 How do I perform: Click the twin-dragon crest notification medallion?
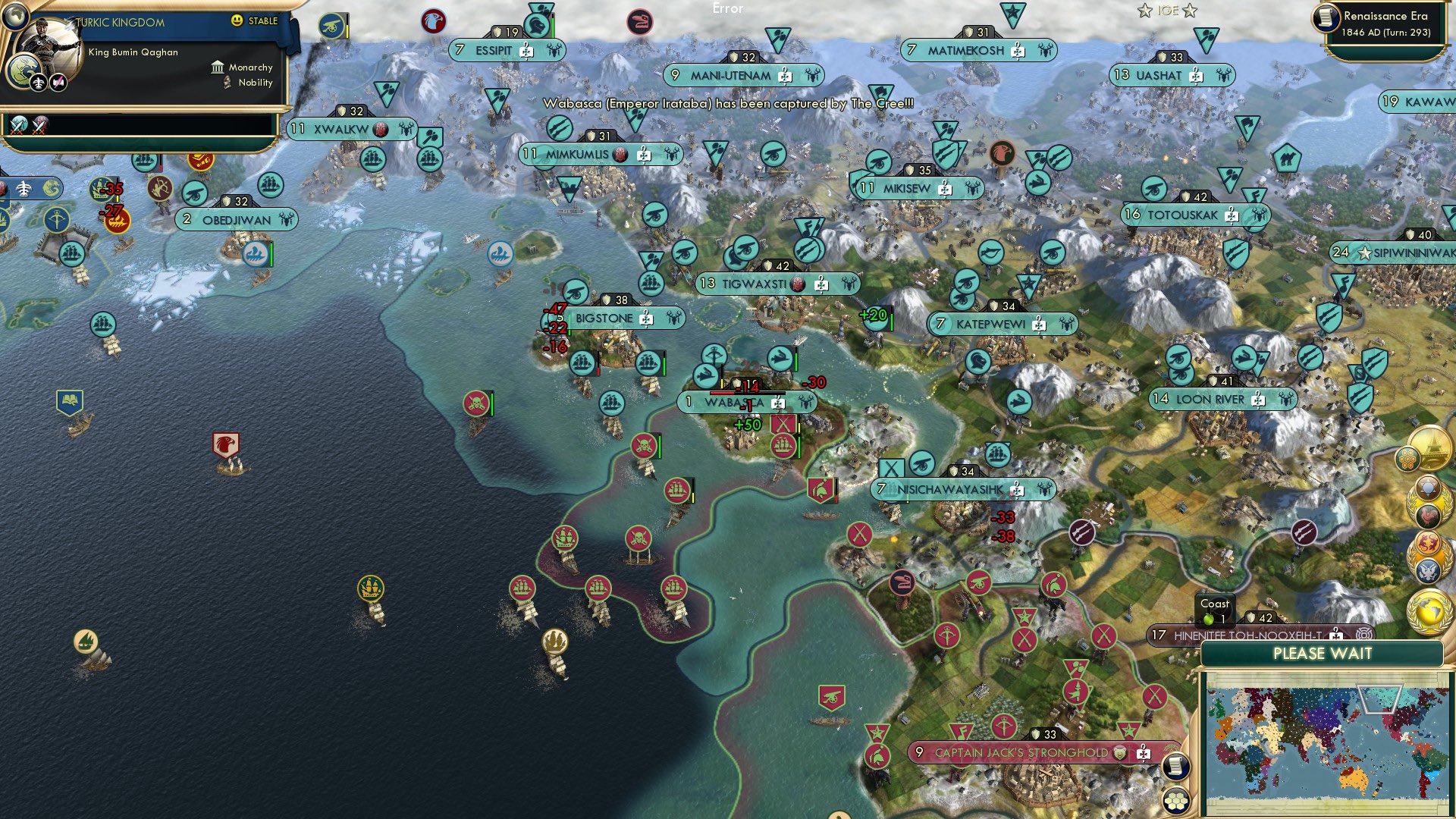pyautogui.click(x=1426, y=541)
